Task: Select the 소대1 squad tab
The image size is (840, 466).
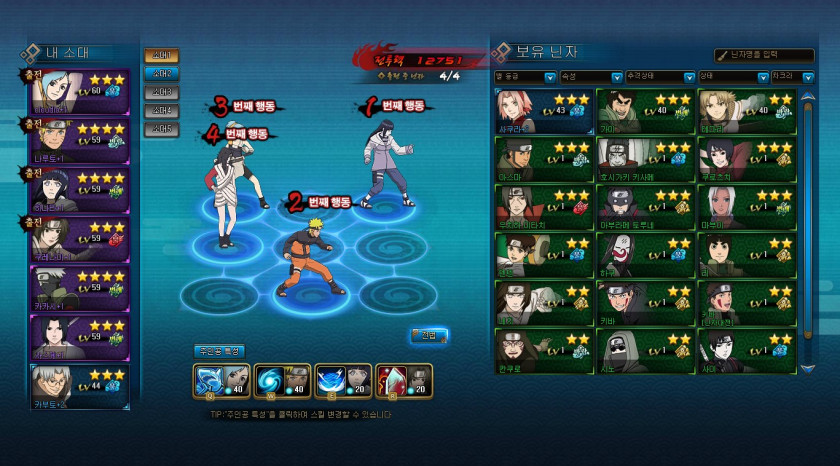Action: [x=161, y=56]
